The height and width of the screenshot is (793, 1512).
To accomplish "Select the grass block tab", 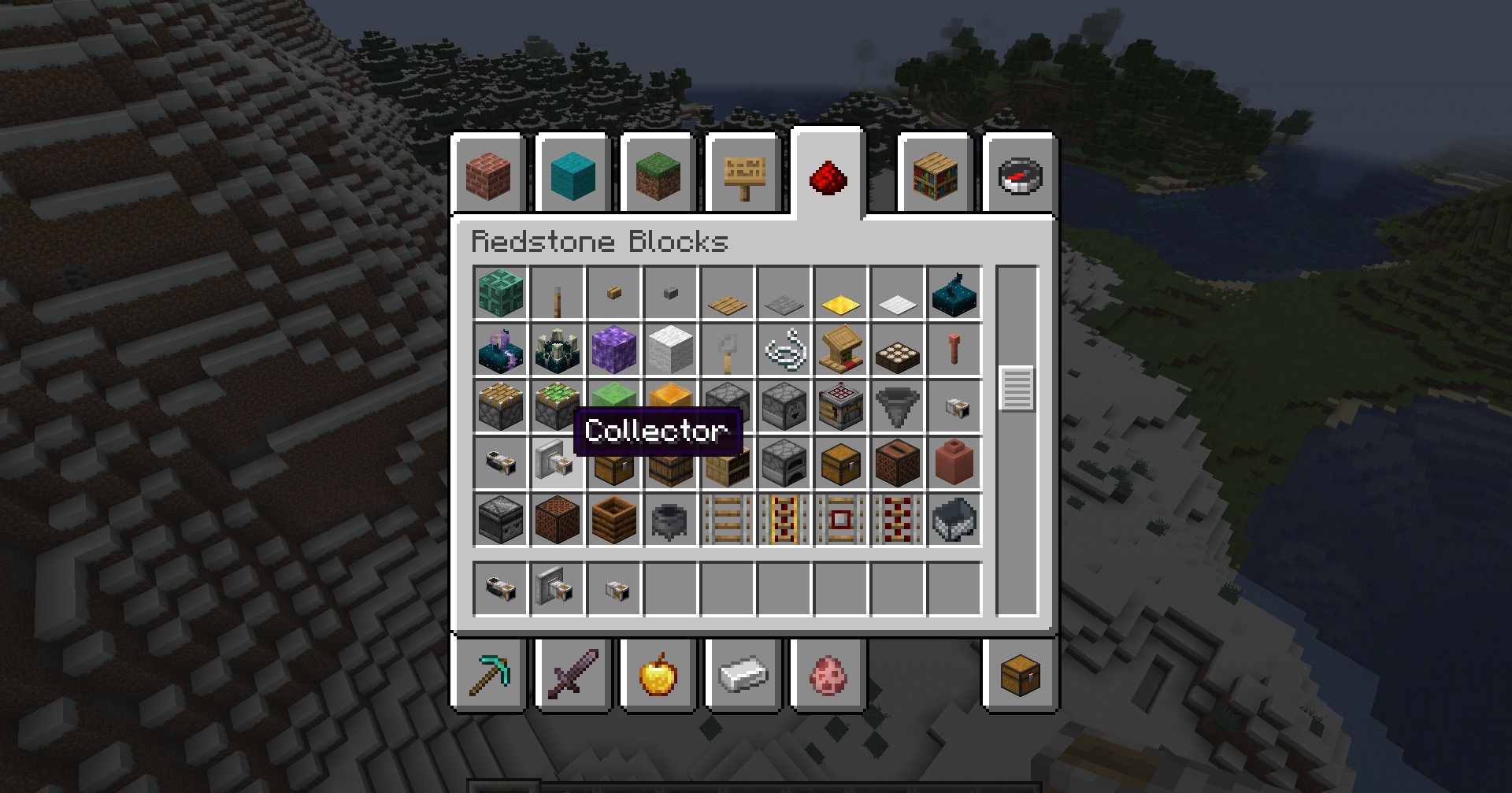I will pyautogui.click(x=658, y=175).
